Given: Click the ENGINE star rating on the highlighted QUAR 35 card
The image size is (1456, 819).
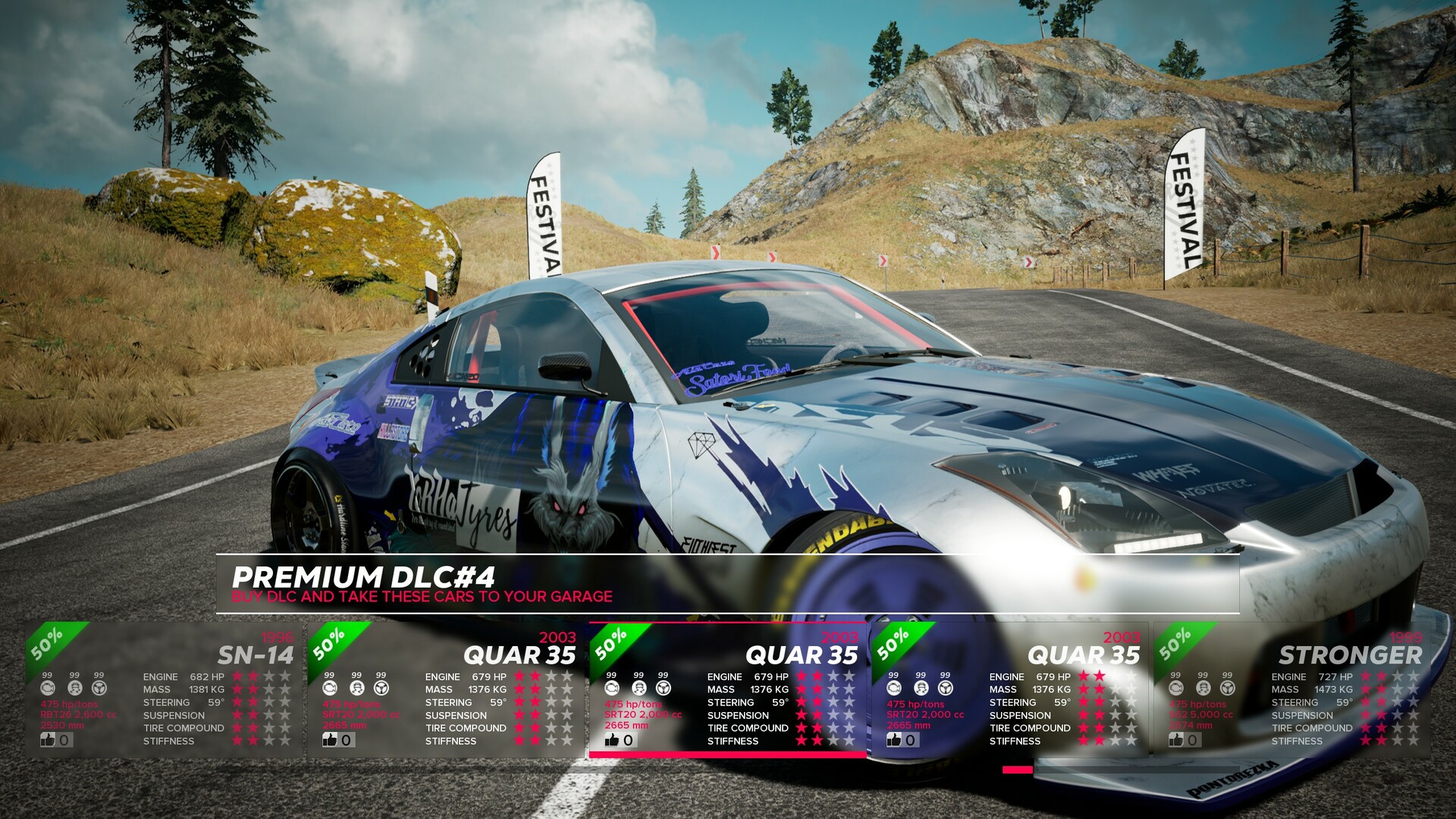Looking at the screenshot, I should [x=827, y=676].
